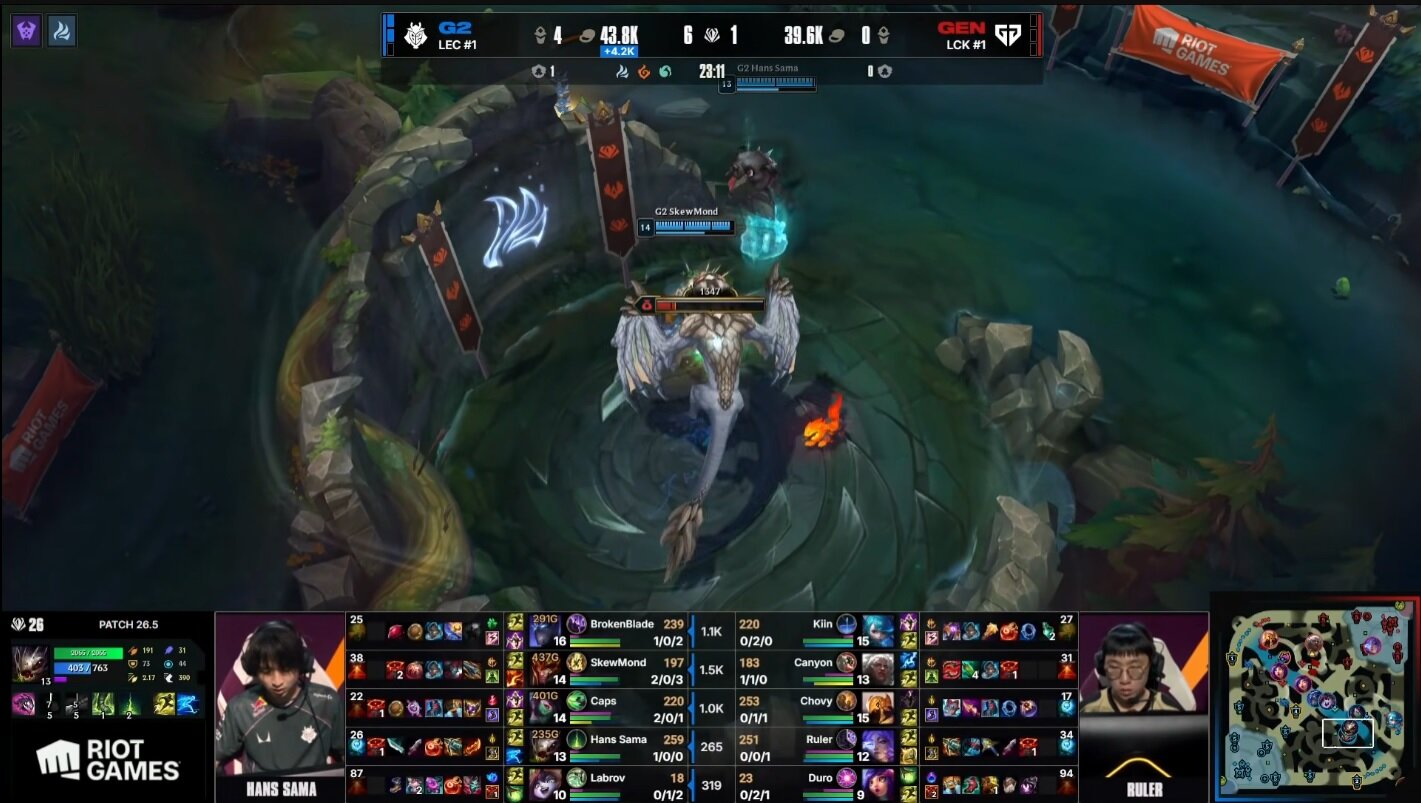The width and height of the screenshot is (1421, 803).
Task: Click the GEN team logo
Action: [x=1008, y=35]
